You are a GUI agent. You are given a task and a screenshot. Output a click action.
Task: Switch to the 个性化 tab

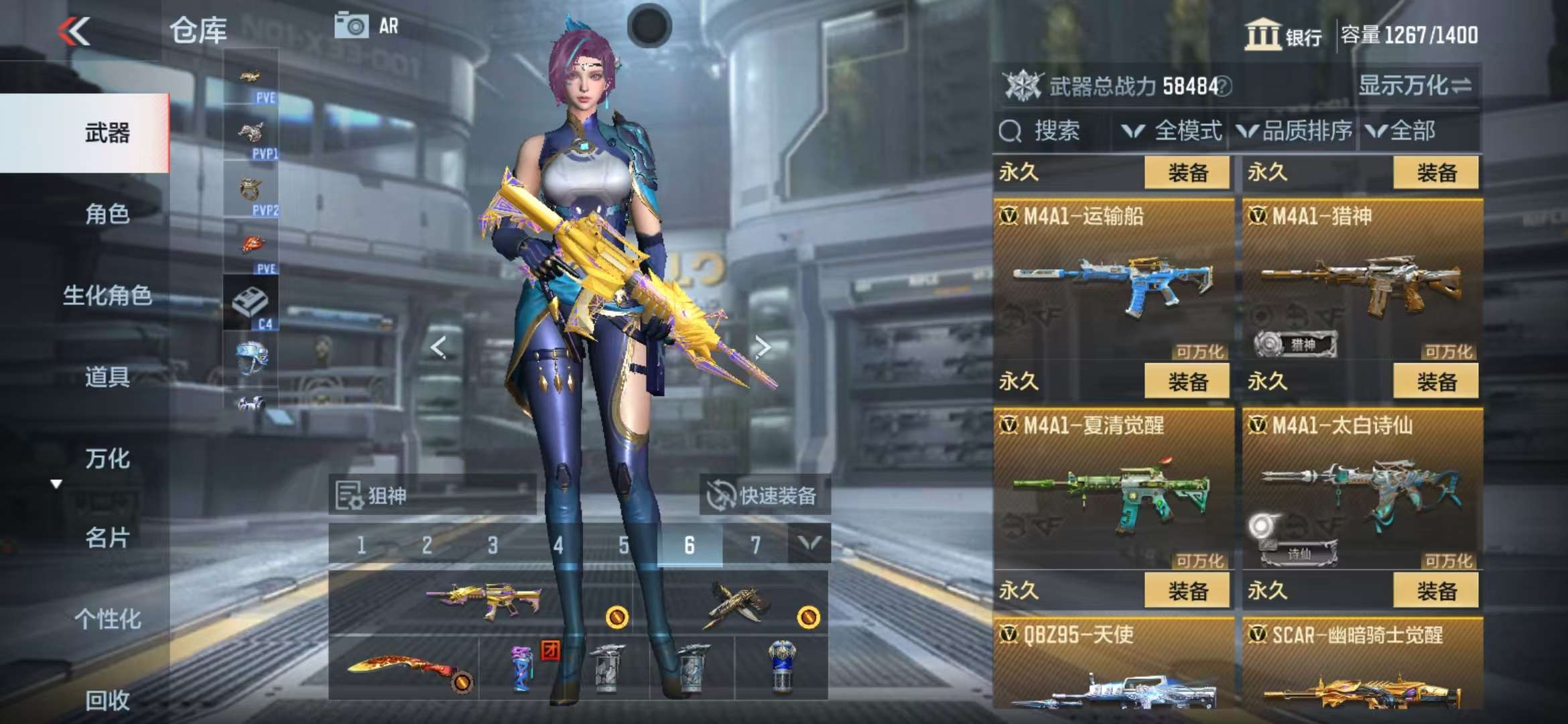(x=107, y=619)
